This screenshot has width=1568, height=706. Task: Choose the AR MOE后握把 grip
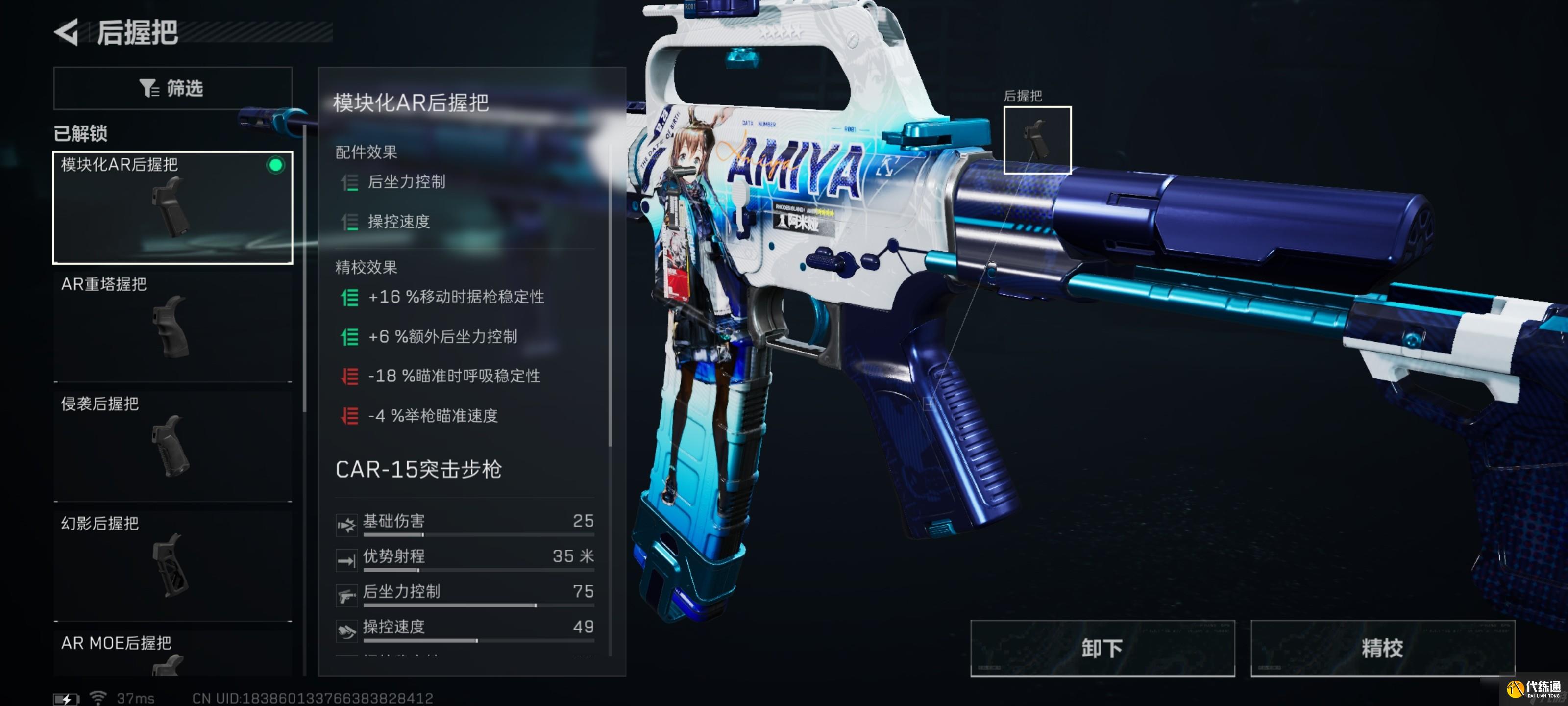point(172,652)
